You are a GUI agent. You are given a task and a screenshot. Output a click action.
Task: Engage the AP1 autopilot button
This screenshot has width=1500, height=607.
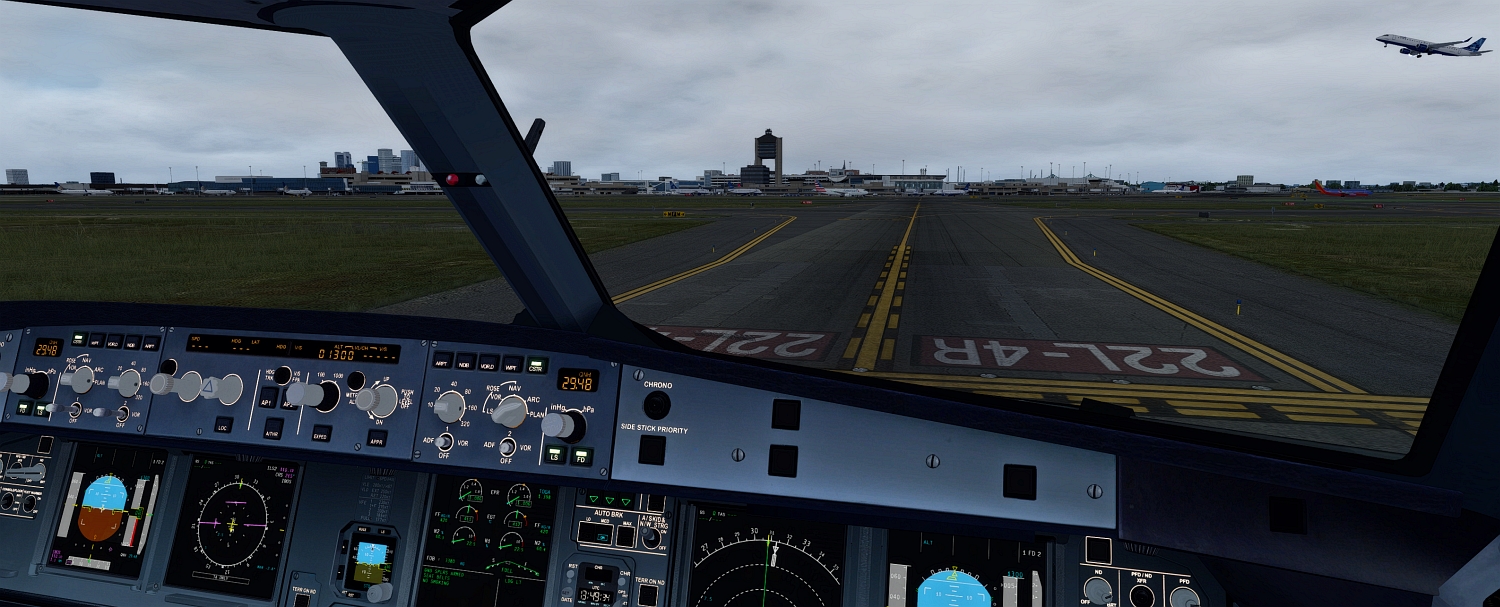coord(266,396)
